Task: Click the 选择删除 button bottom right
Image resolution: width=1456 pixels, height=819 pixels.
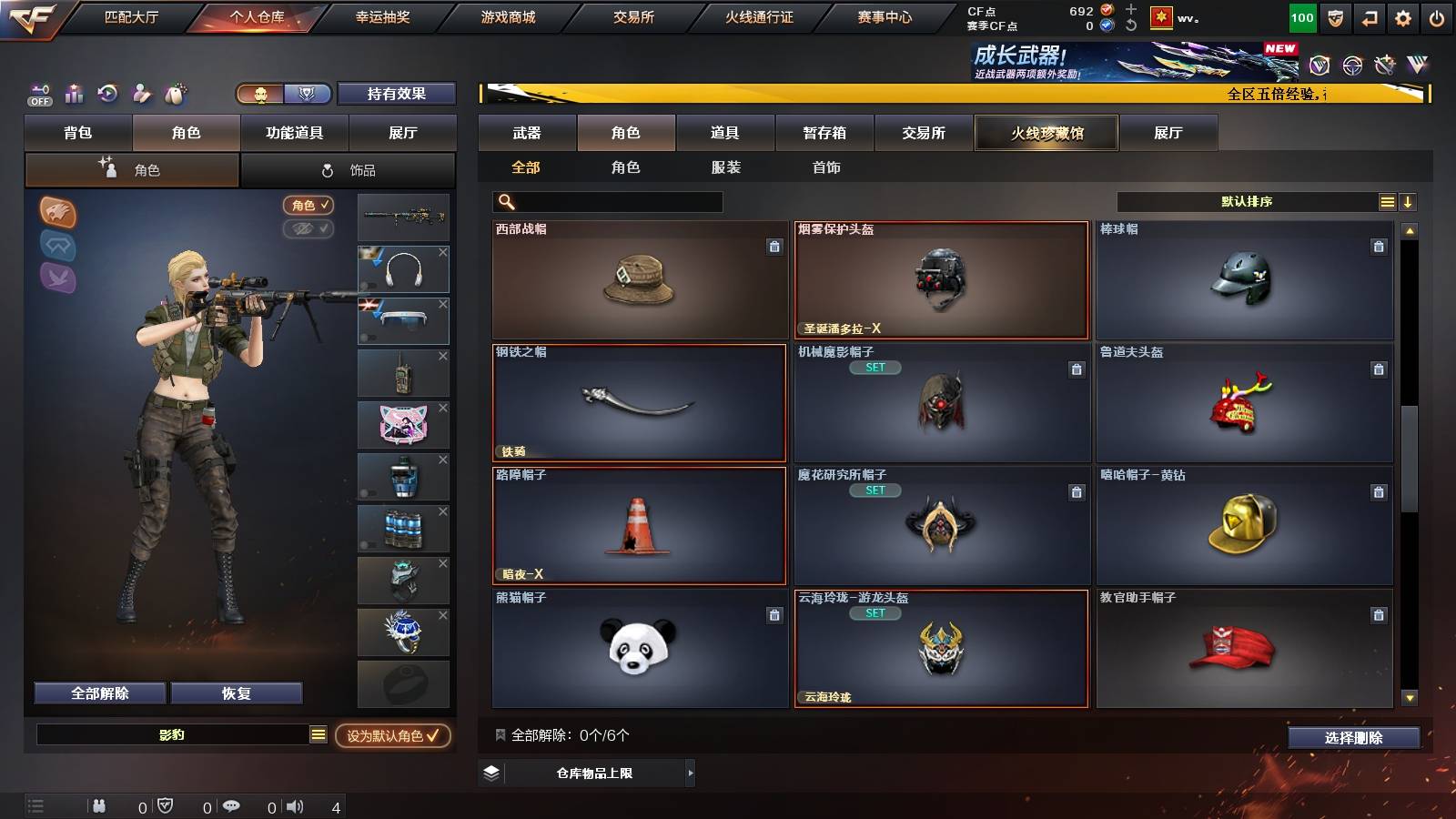Action: (1353, 738)
